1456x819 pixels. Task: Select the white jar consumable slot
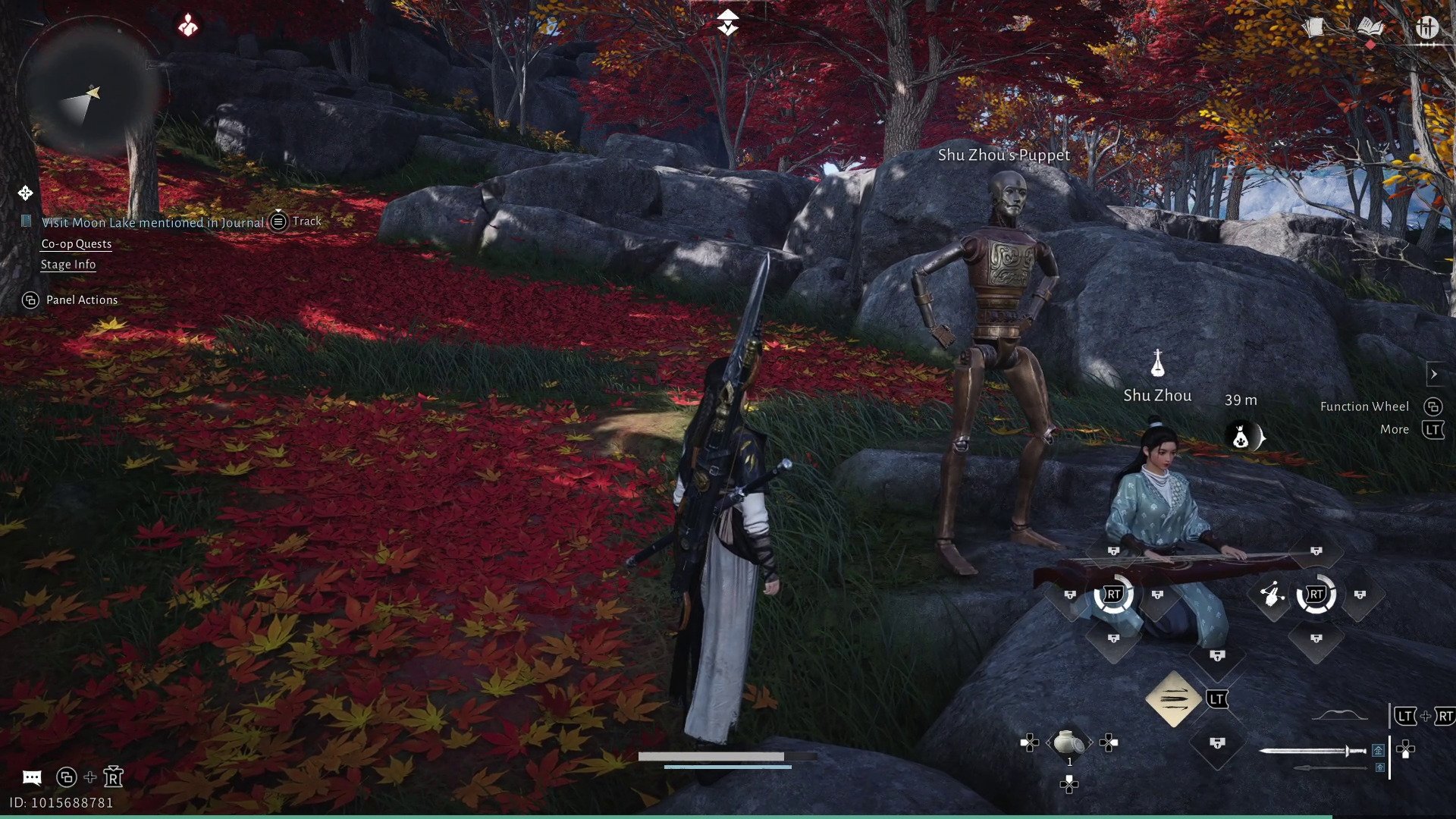coord(1068,742)
